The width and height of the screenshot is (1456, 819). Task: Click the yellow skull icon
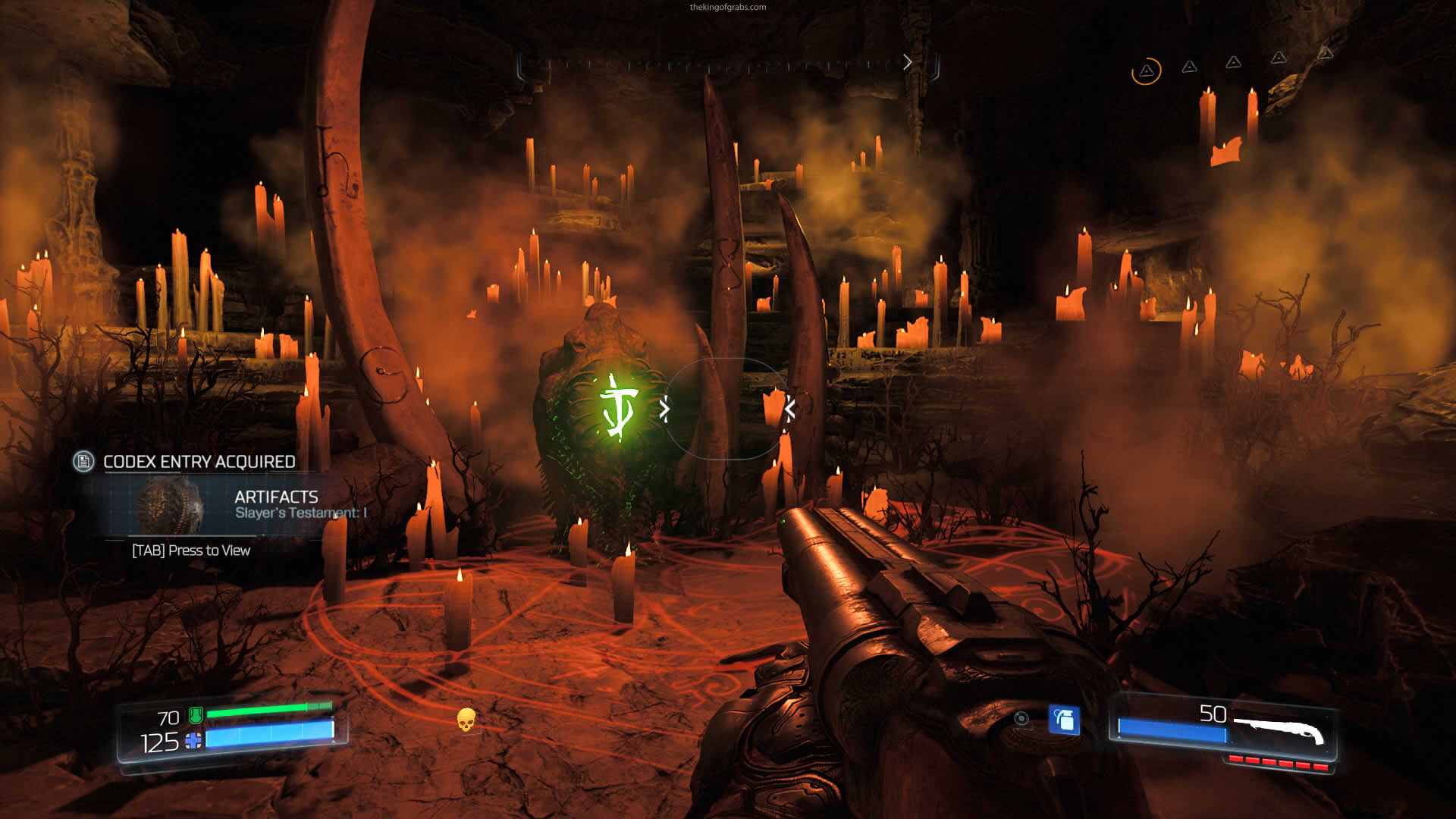click(x=466, y=719)
